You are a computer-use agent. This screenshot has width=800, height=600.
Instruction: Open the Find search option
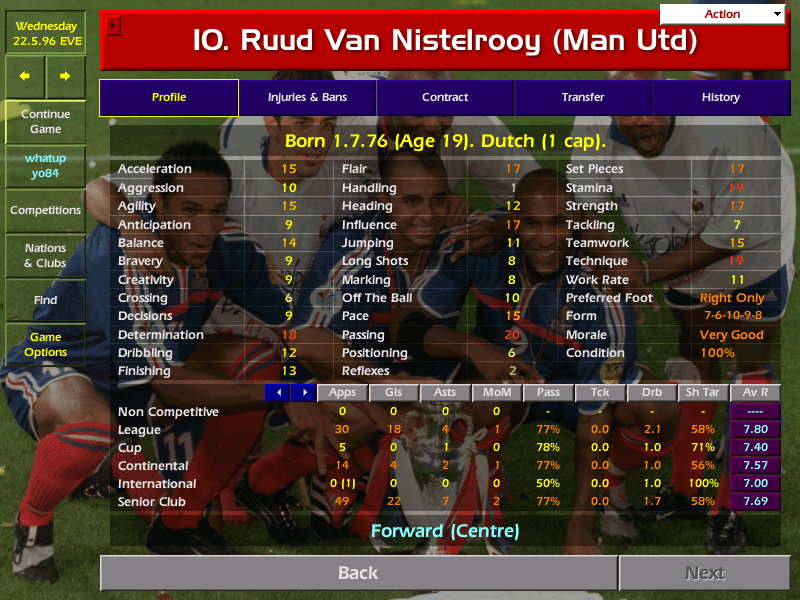coord(46,300)
